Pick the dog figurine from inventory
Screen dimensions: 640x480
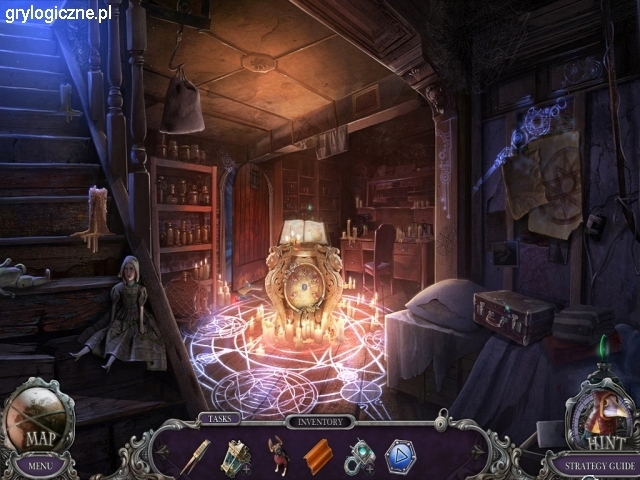pos(277,456)
